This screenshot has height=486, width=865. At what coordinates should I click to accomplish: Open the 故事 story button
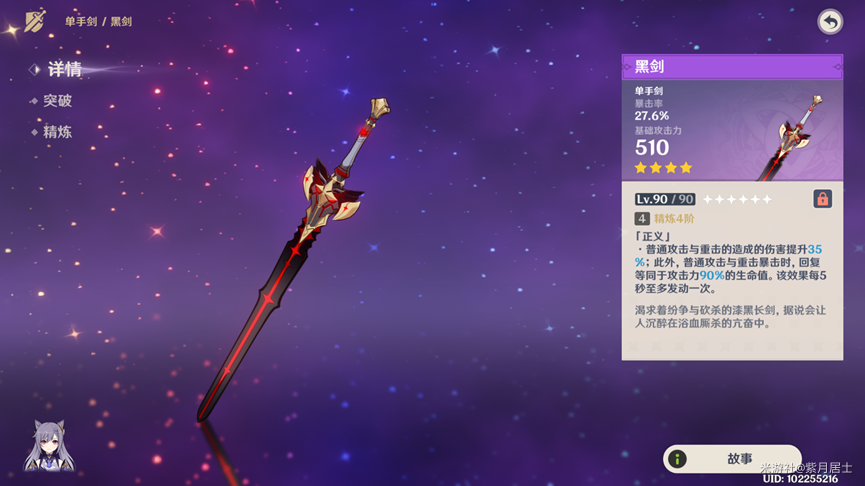pos(732,459)
